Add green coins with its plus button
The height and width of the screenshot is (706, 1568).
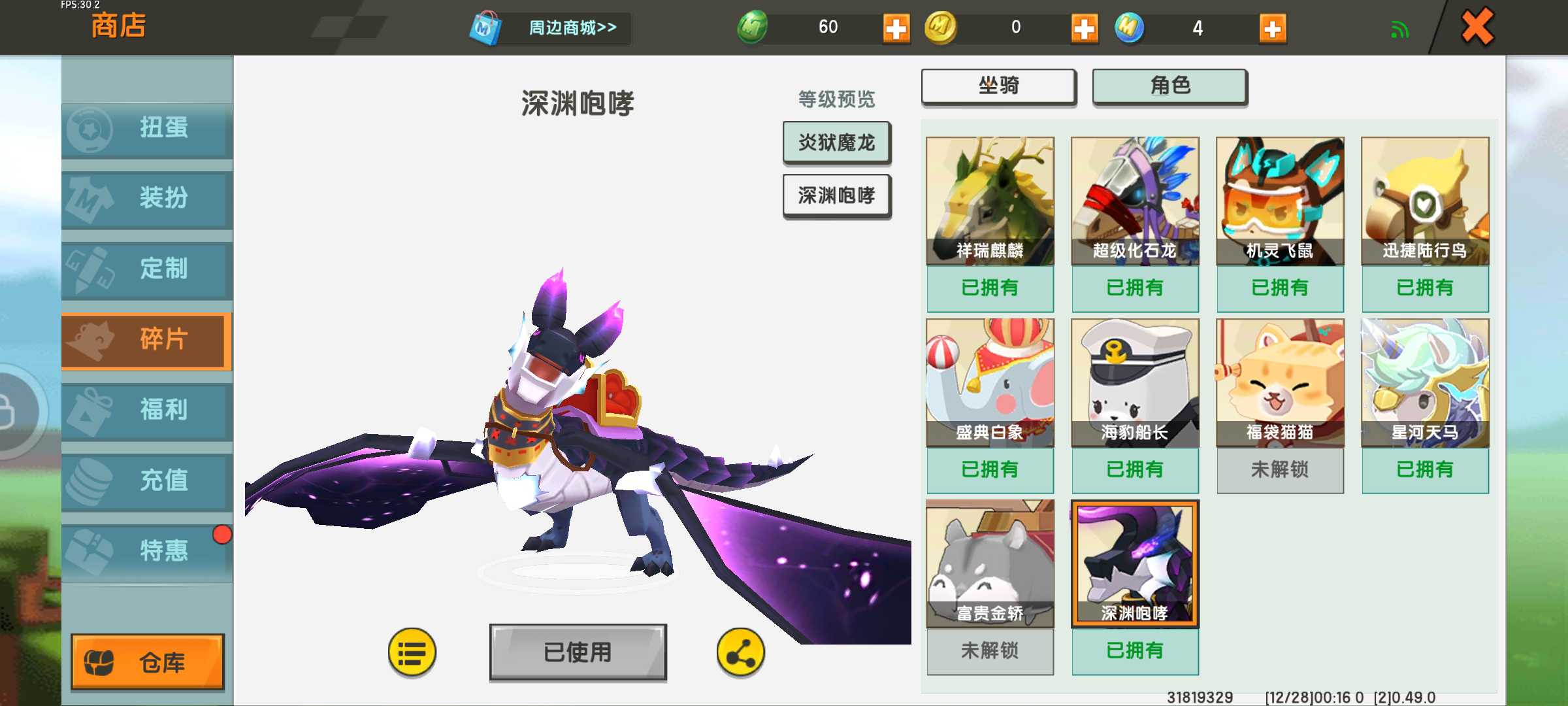pos(896,29)
